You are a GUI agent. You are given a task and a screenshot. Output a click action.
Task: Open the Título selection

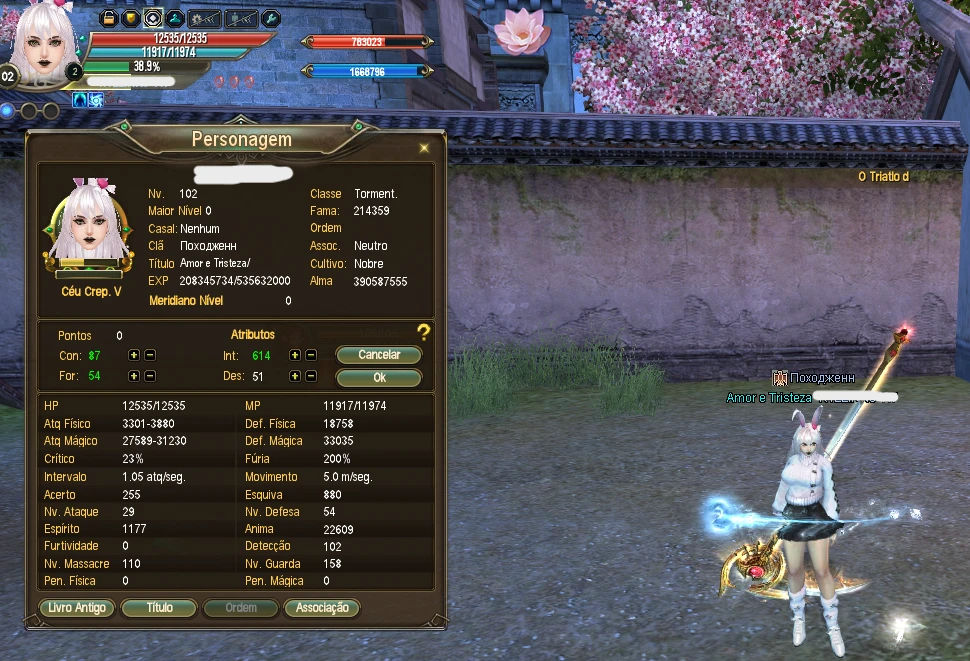click(159, 608)
